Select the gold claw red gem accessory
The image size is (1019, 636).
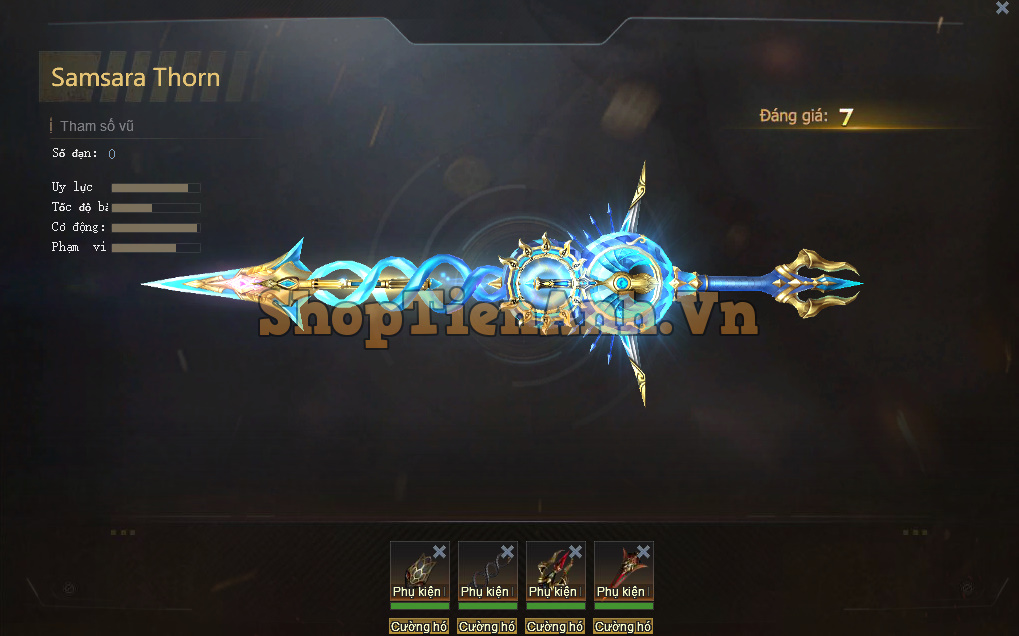pyautogui.click(x=551, y=572)
